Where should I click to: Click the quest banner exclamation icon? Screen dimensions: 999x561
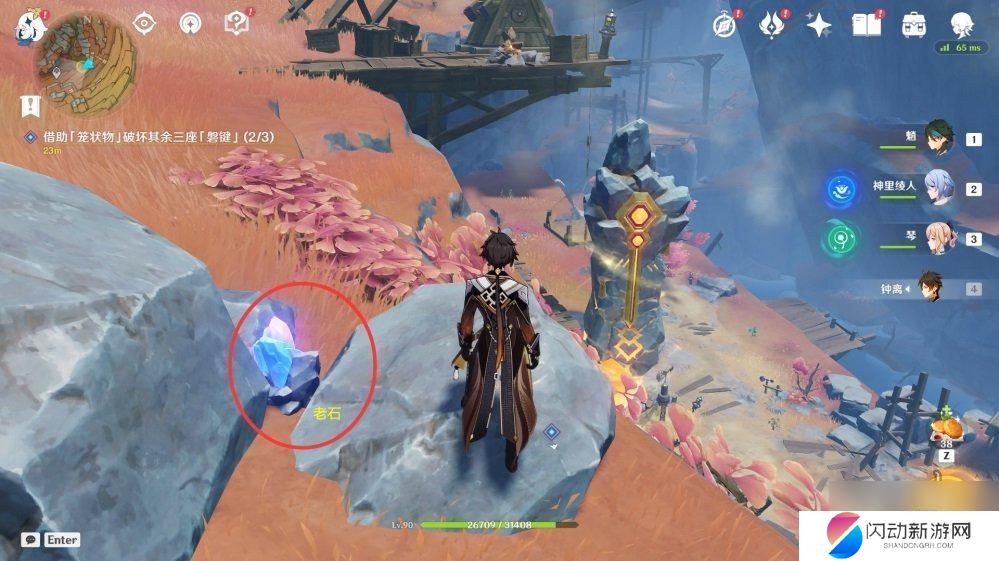click(x=30, y=103)
